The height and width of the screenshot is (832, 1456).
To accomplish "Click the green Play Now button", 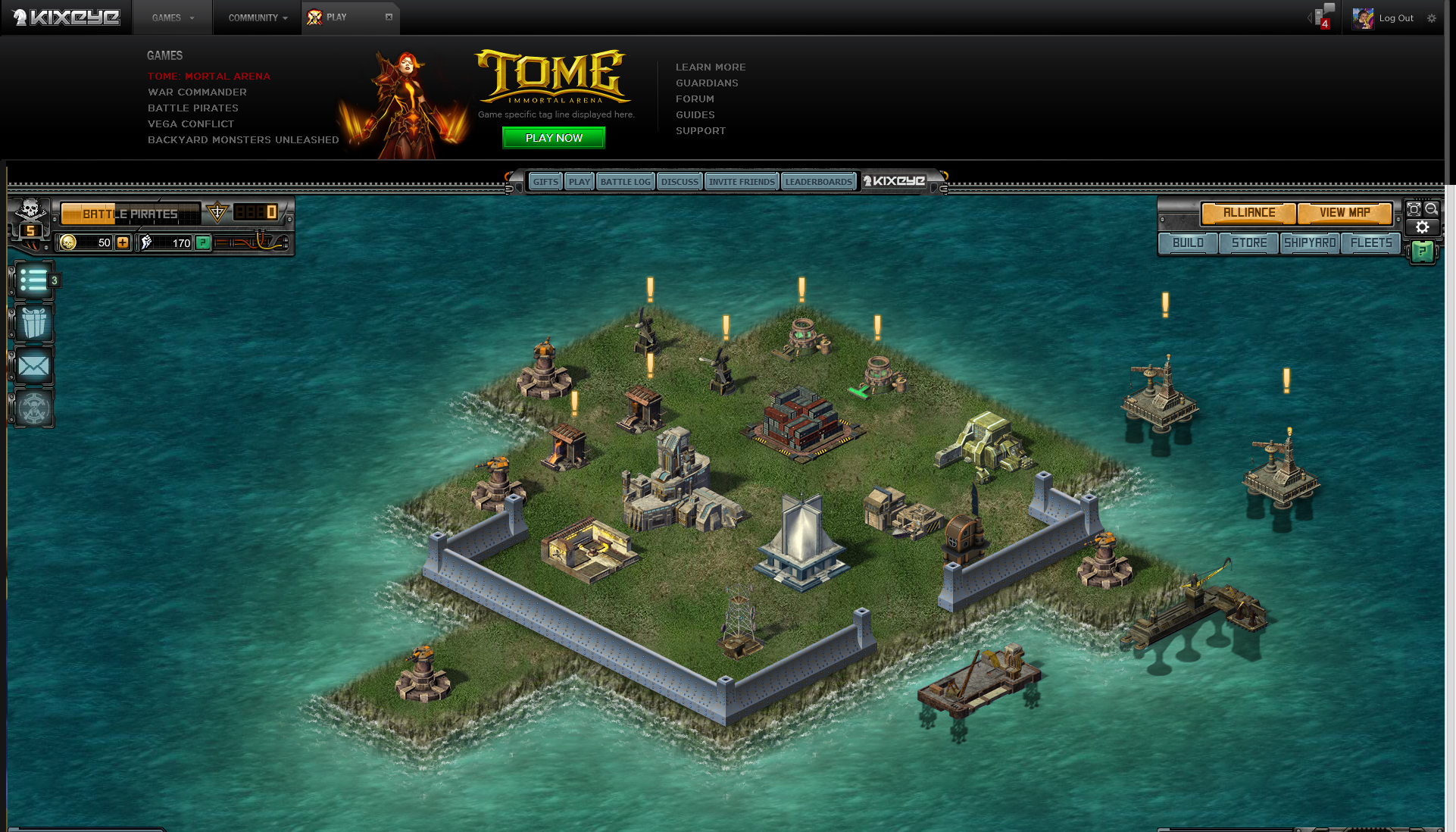I will point(554,138).
